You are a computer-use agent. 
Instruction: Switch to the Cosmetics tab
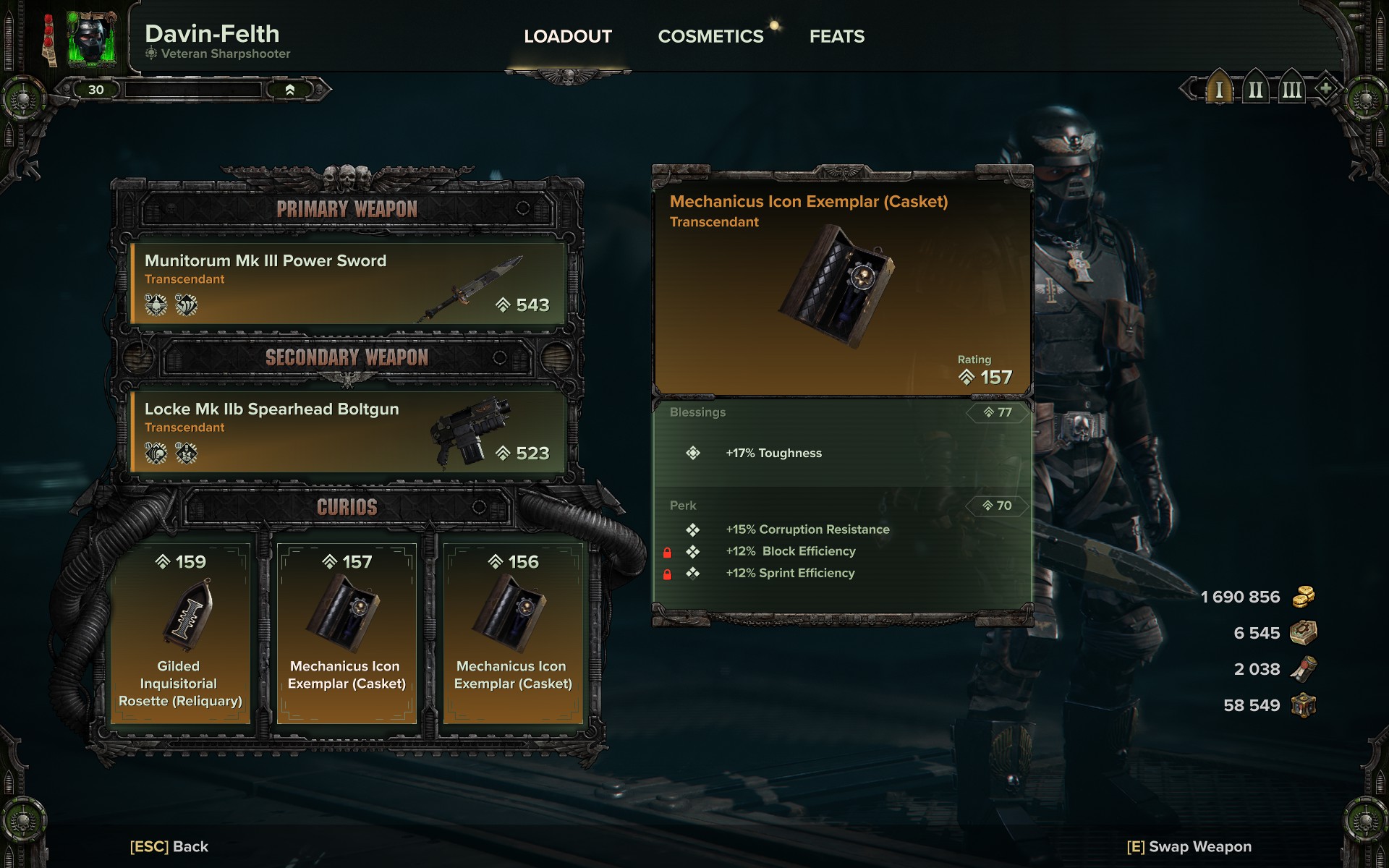coord(710,36)
